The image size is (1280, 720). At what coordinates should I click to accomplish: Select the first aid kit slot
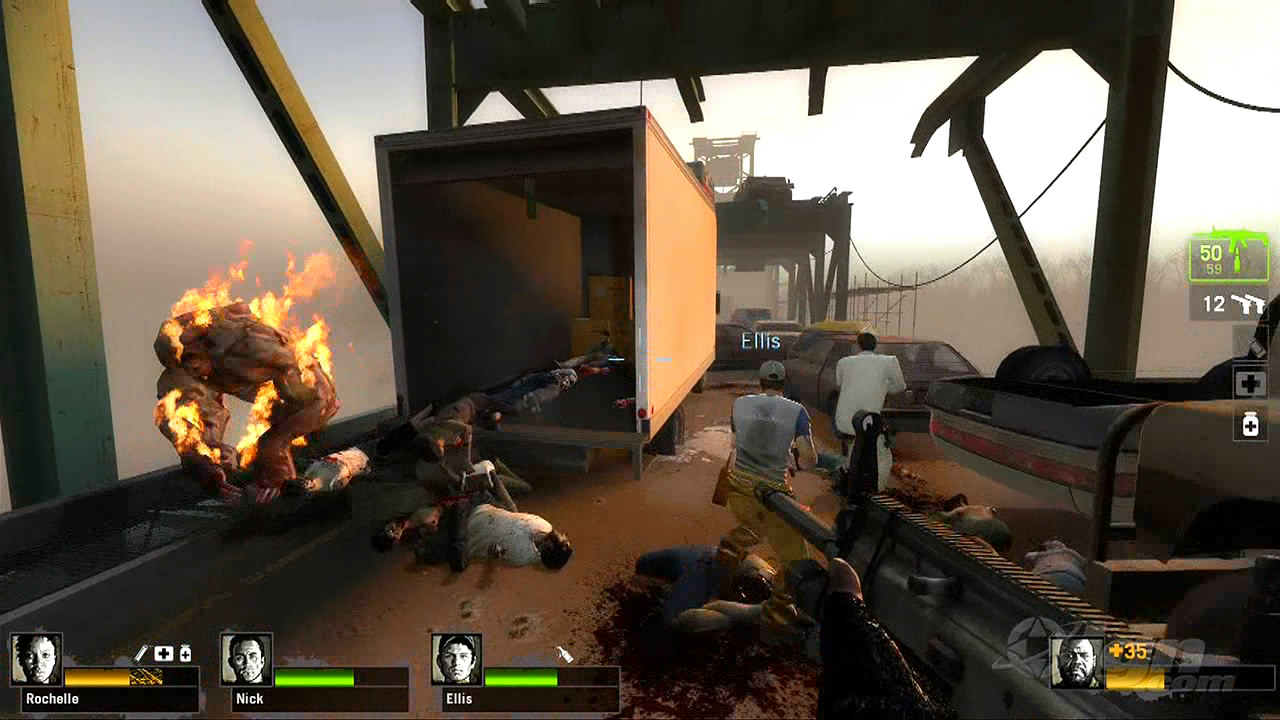pos(1250,383)
